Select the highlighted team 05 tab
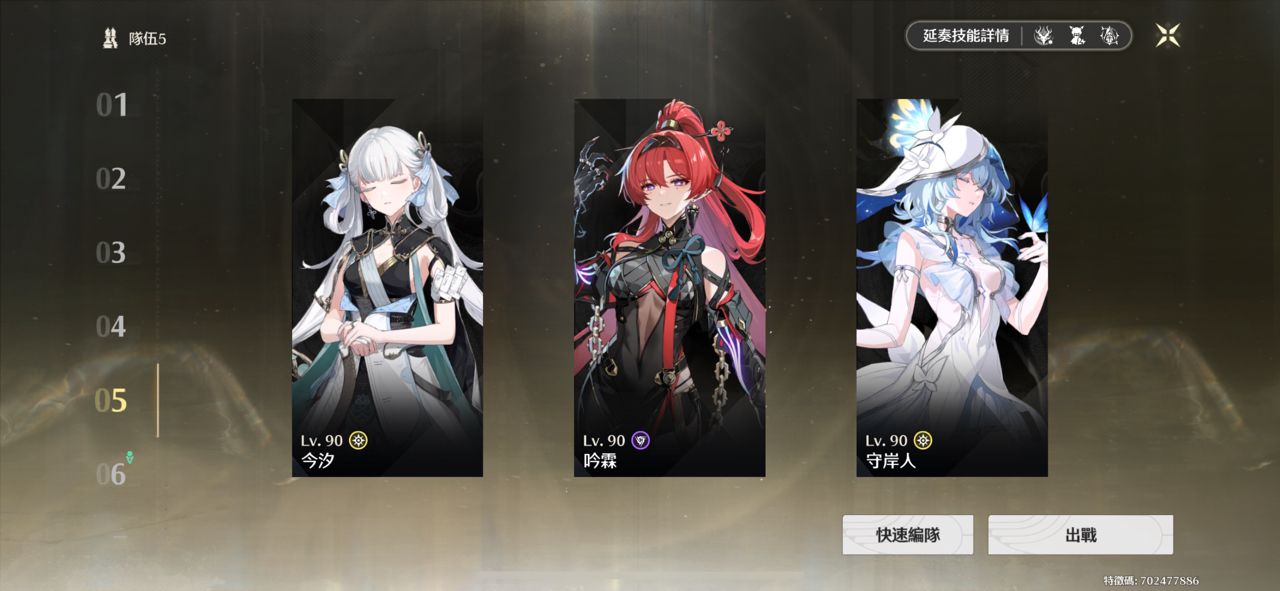The width and height of the screenshot is (1280, 591). (x=112, y=401)
